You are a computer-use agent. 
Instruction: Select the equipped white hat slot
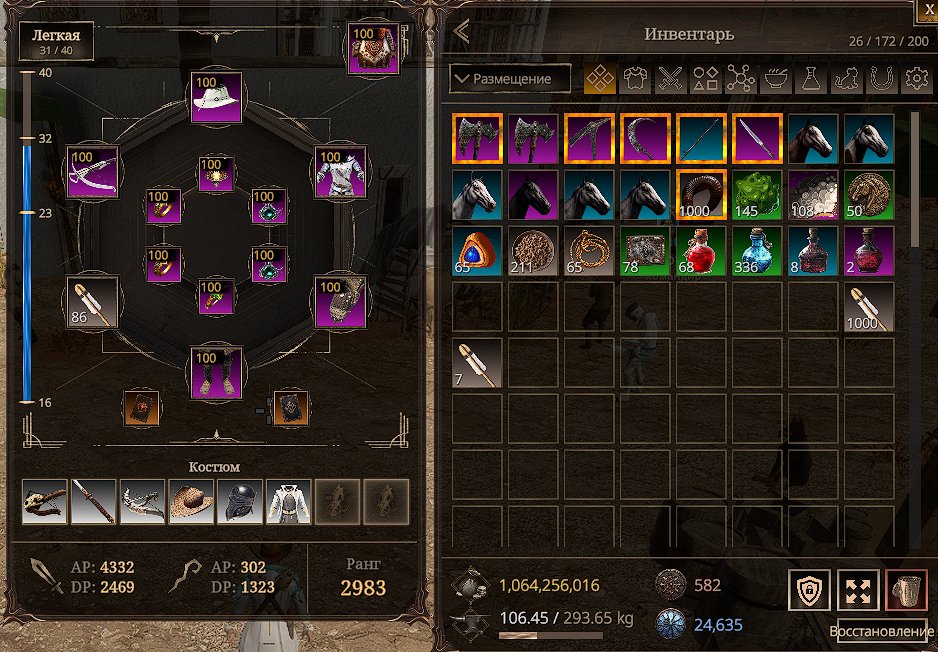click(217, 97)
